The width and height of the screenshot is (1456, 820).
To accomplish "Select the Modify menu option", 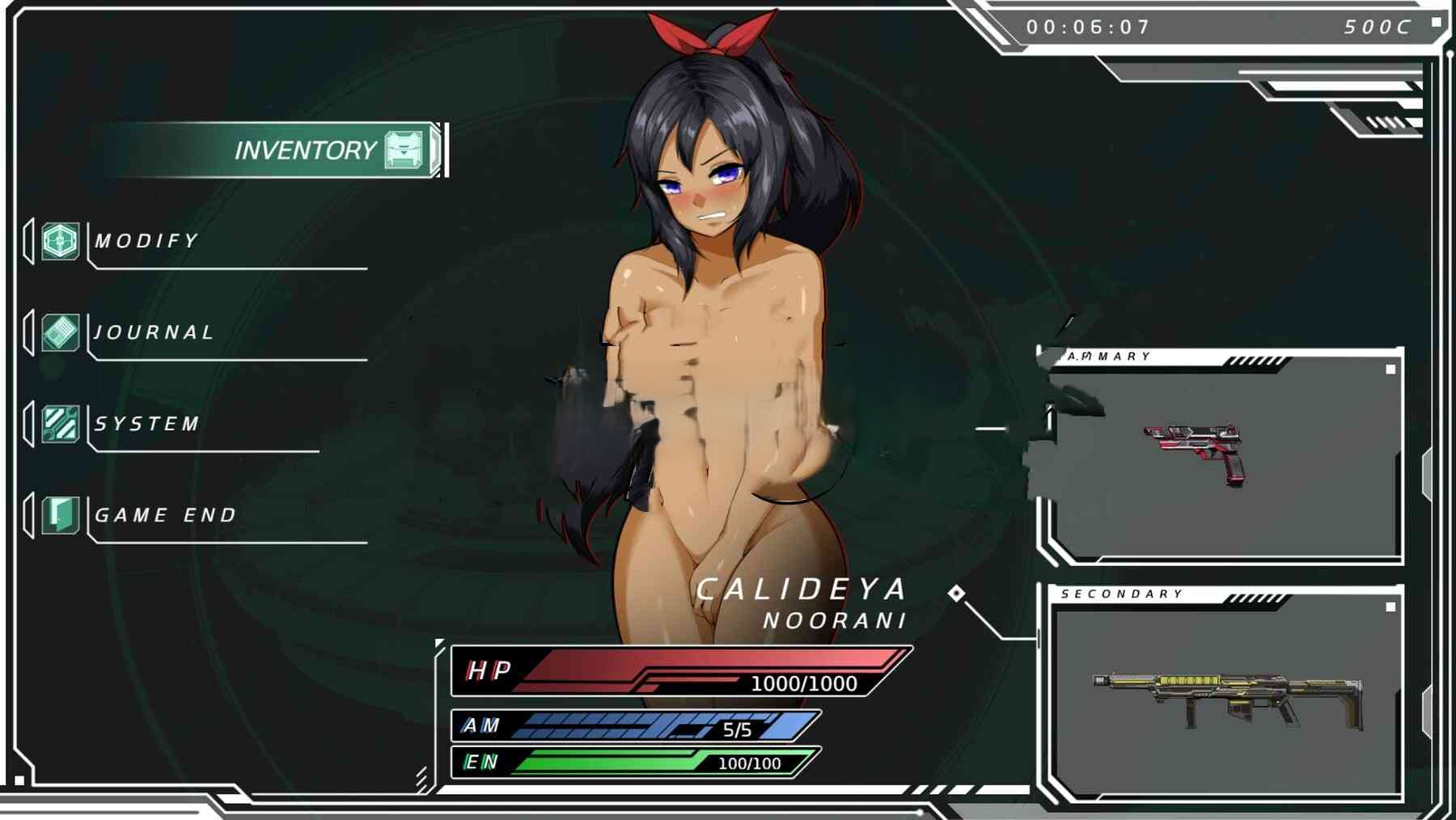I will click(146, 241).
